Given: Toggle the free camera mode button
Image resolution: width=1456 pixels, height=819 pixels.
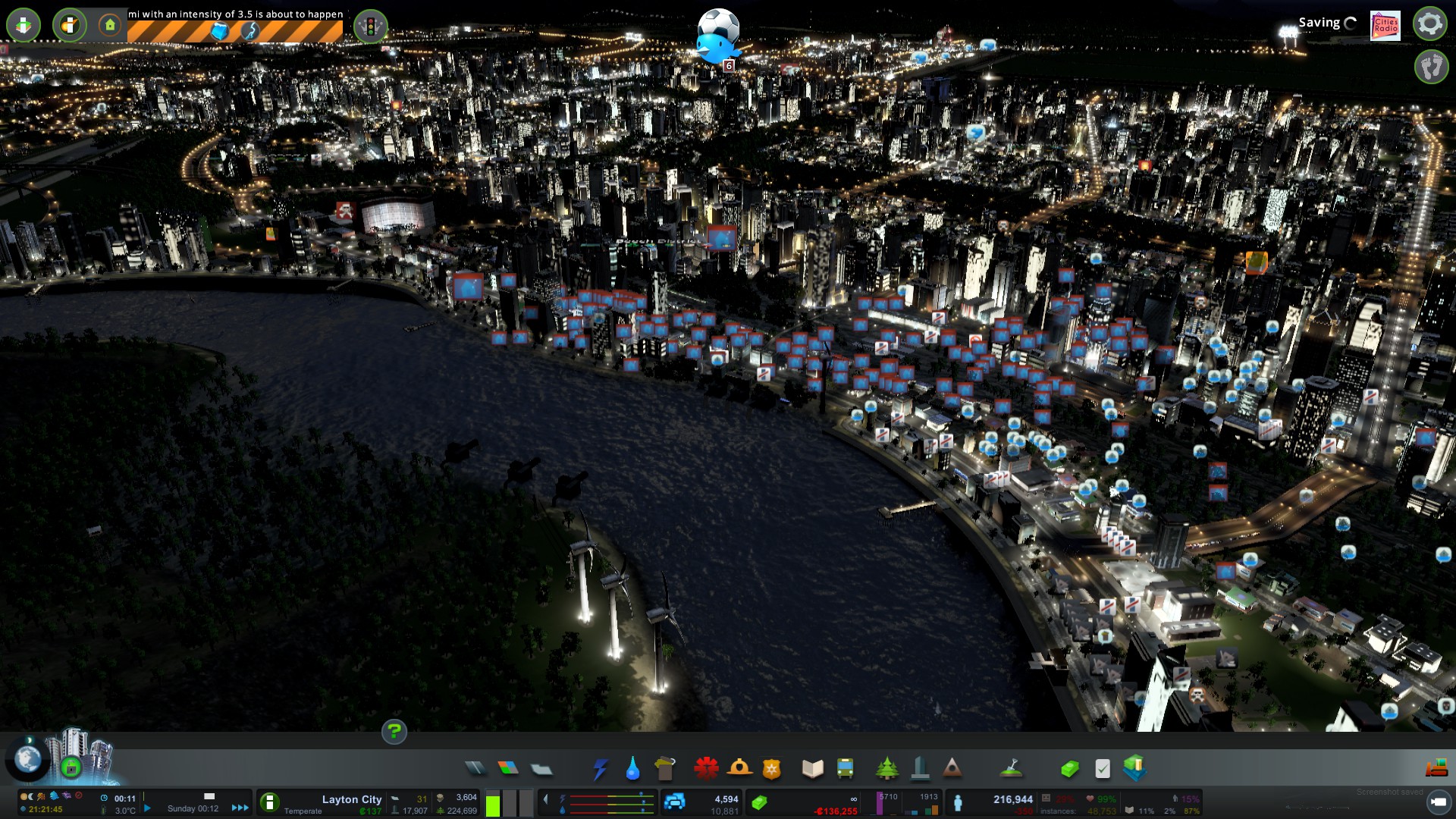Looking at the screenshot, I should point(1432,67).
